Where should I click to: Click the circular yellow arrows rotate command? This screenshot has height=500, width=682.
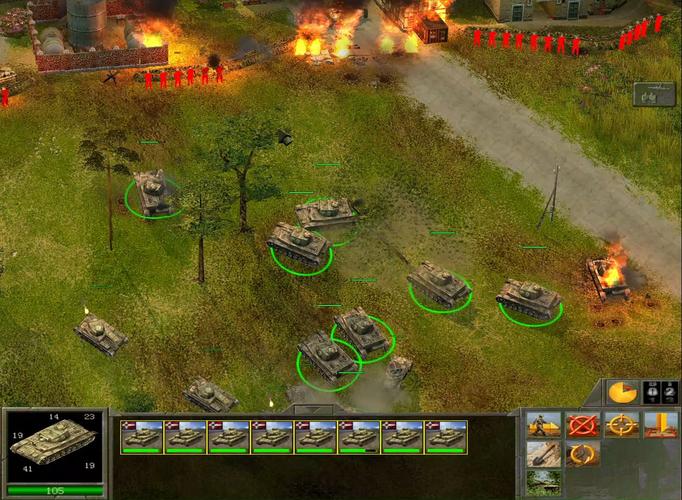point(581,455)
